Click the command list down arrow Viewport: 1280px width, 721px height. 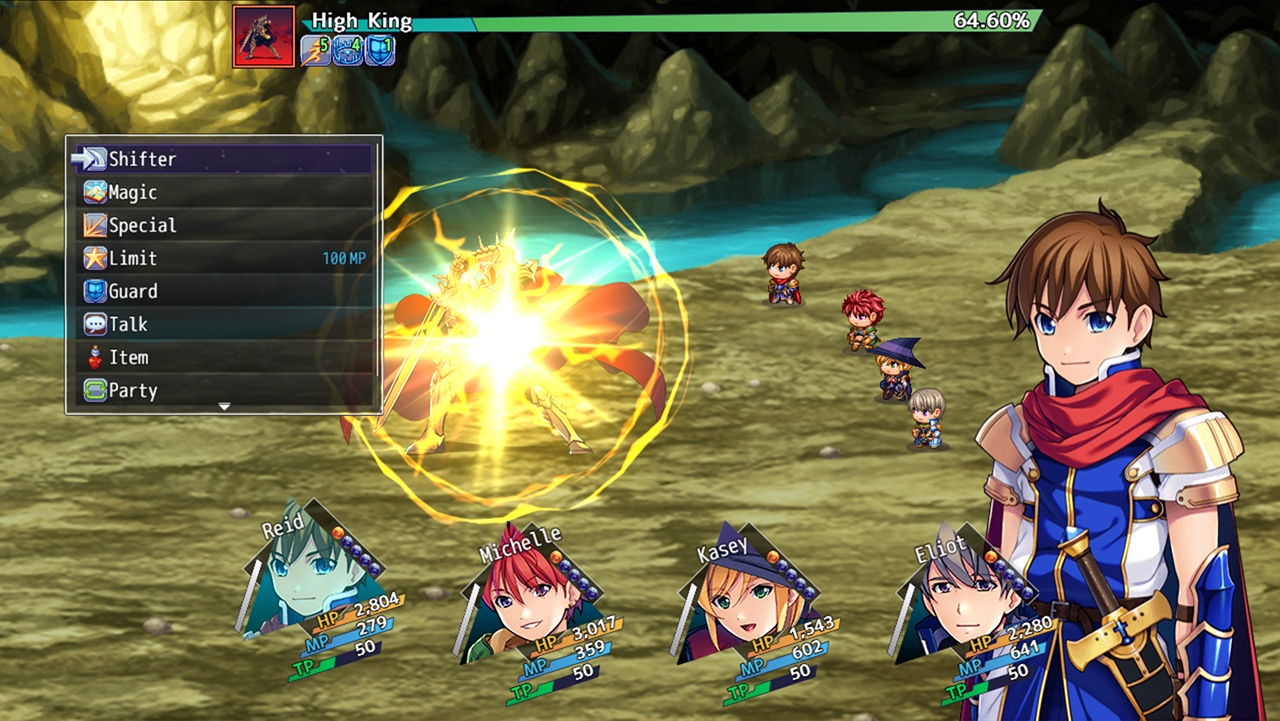(224, 407)
